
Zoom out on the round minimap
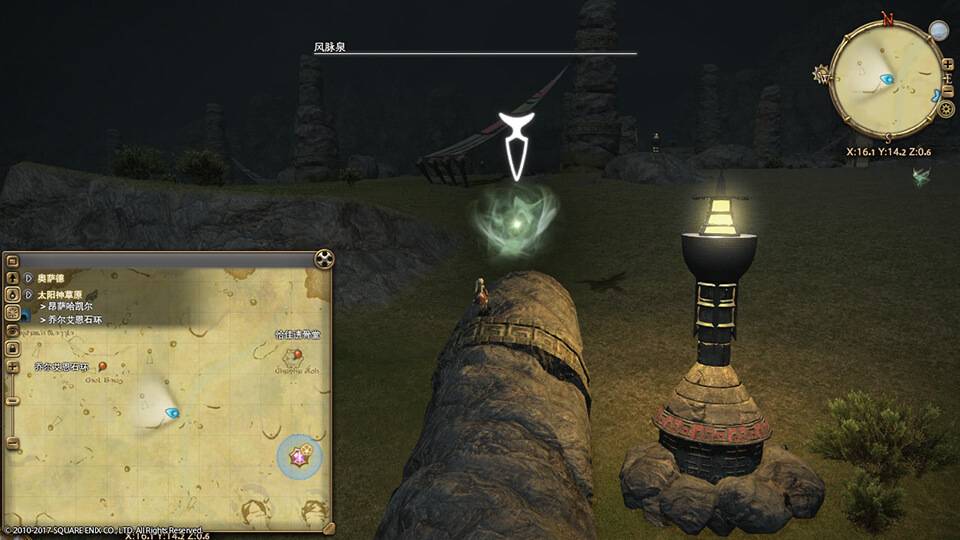[x=947, y=81]
